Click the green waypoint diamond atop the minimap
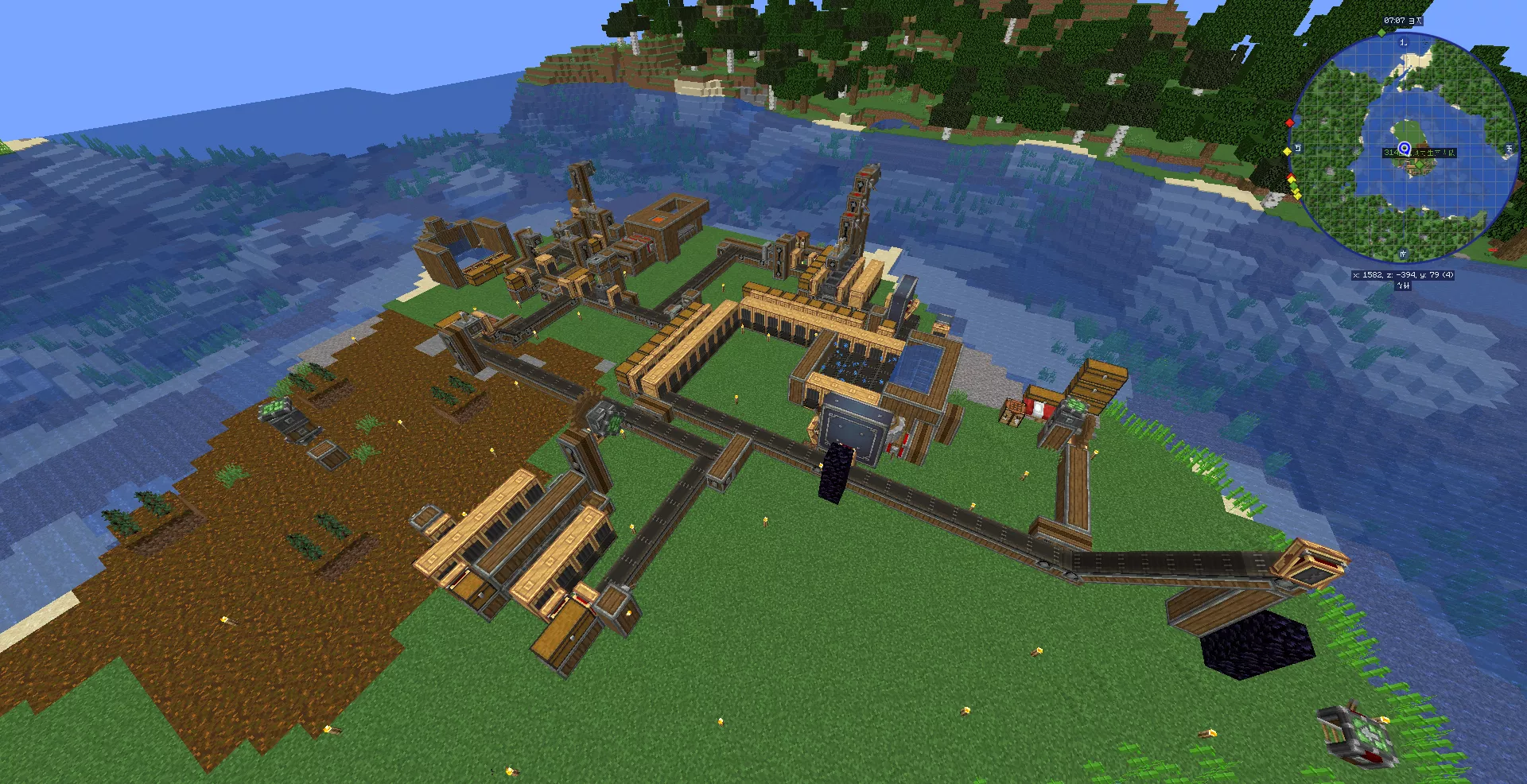This screenshot has width=1527, height=784. click(x=1381, y=33)
